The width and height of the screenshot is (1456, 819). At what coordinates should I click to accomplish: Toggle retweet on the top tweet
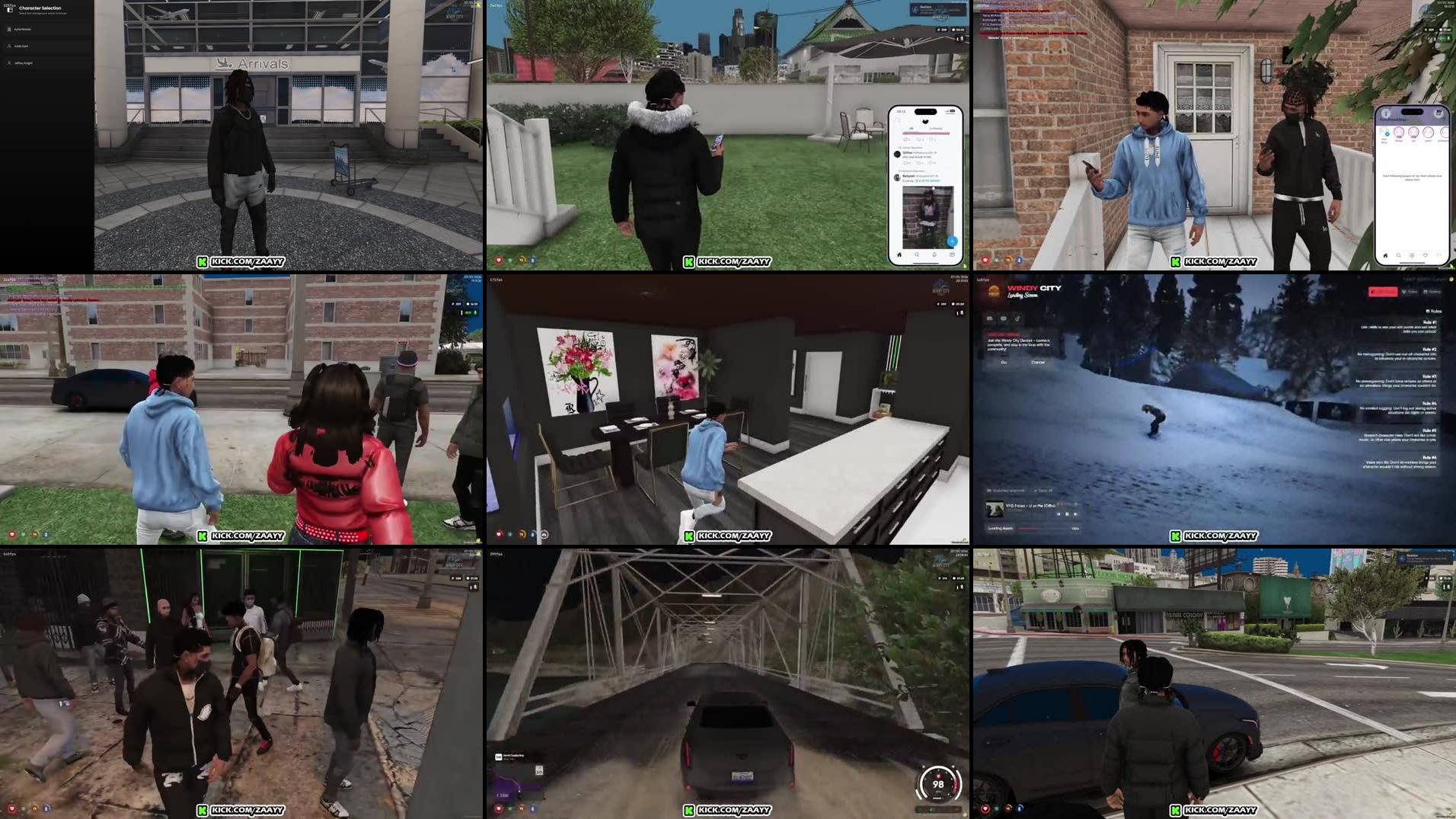point(918,138)
